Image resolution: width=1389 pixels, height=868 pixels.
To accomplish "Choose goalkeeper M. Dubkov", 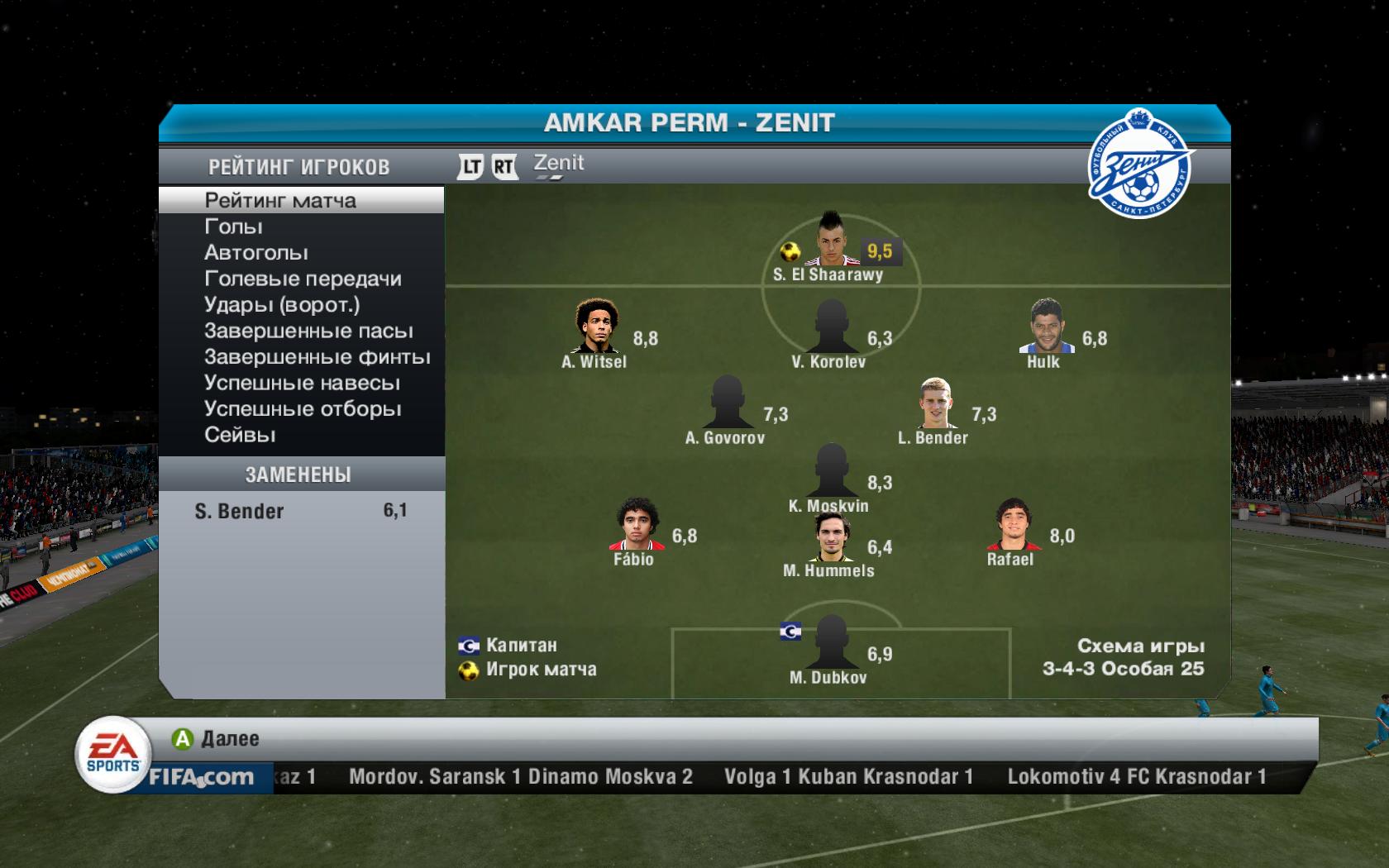I will [x=831, y=643].
